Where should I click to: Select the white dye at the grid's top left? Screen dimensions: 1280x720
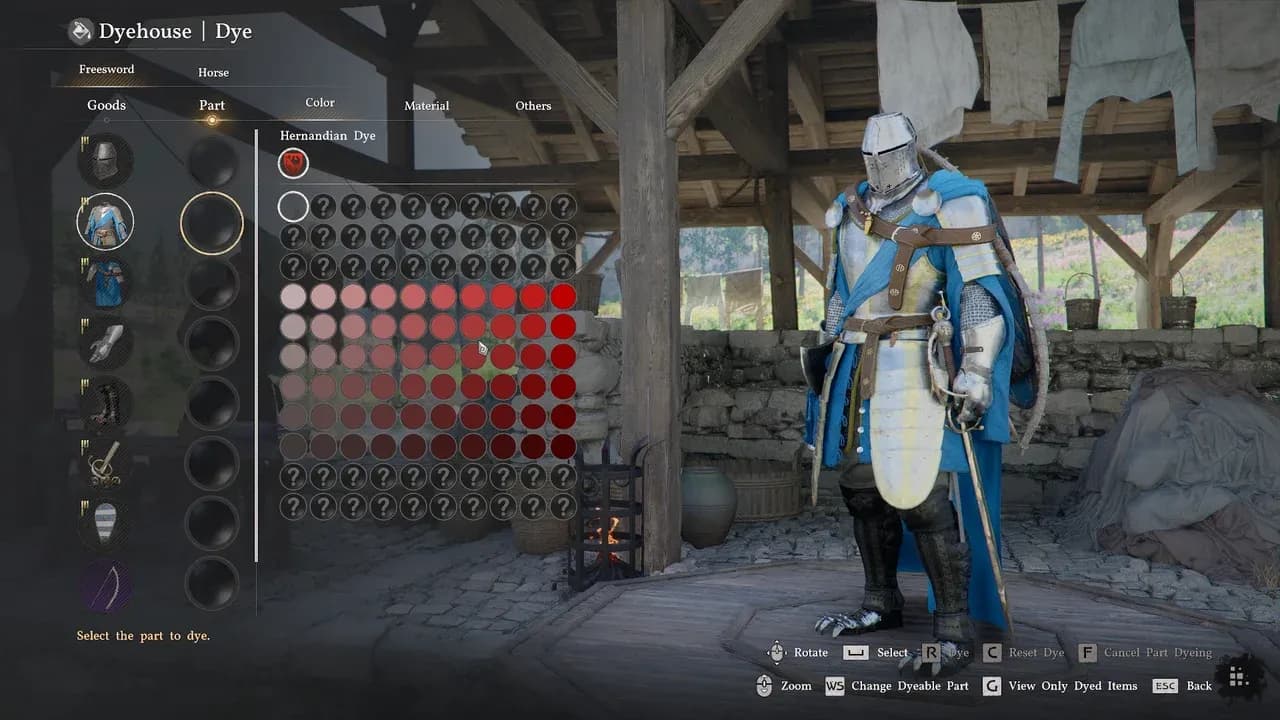pos(293,206)
